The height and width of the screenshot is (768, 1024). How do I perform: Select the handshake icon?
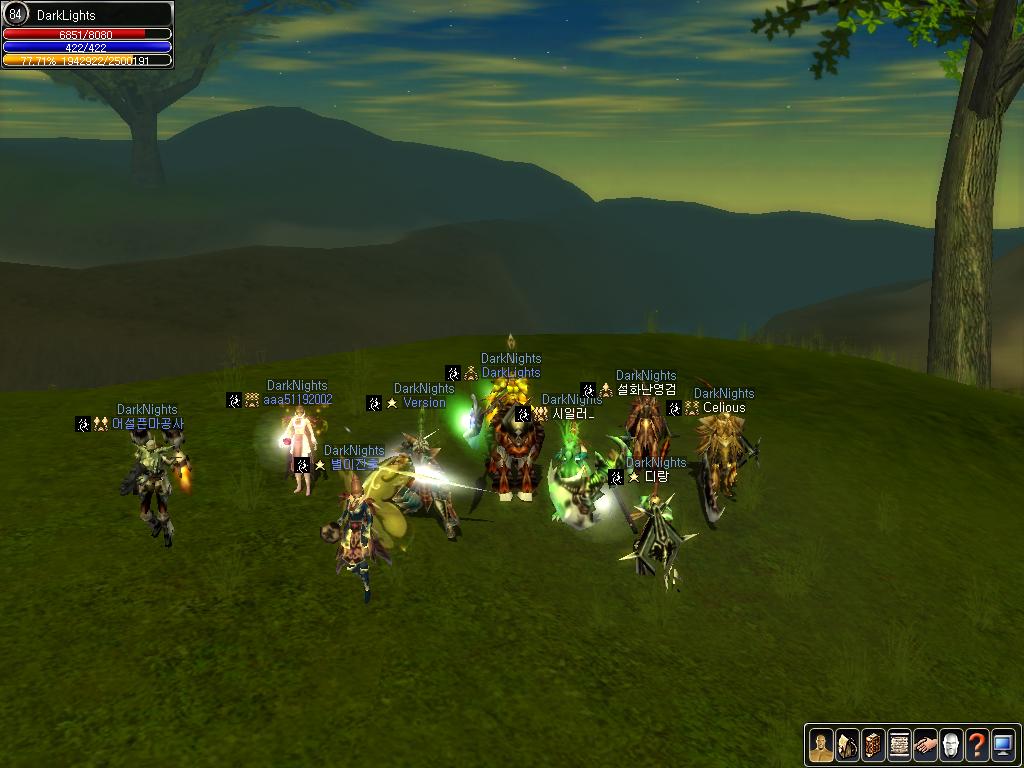point(925,744)
